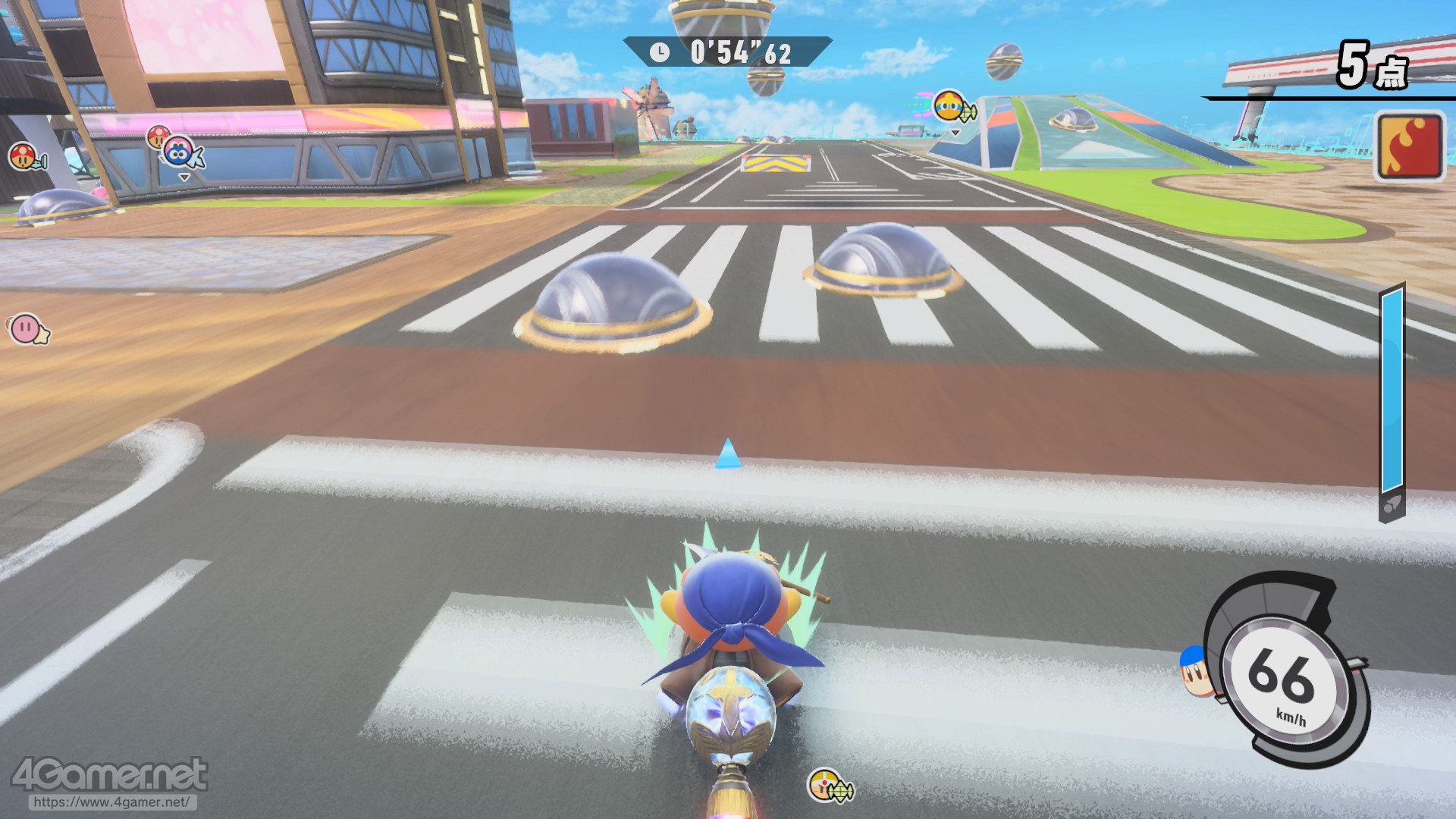Select the fire copy ability icon

(1409, 146)
